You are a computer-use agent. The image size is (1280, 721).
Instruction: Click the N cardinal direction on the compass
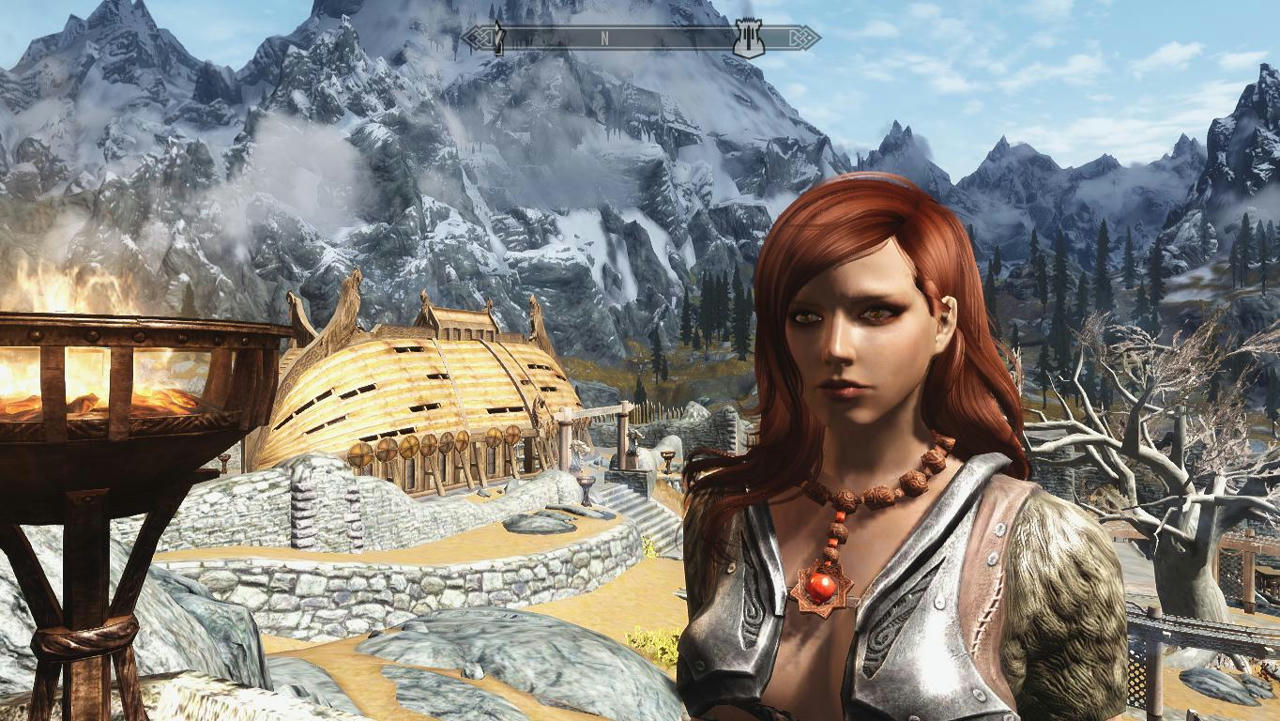602,36
